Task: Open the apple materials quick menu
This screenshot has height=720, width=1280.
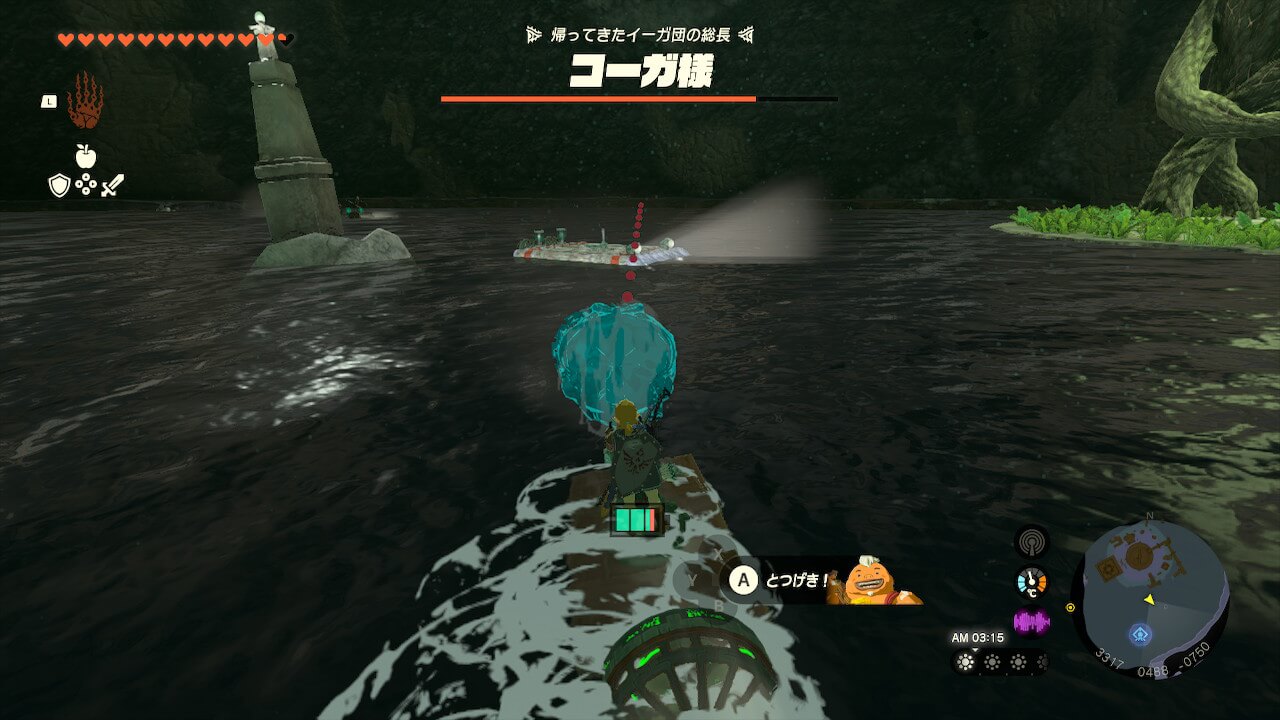Action: pos(85,156)
